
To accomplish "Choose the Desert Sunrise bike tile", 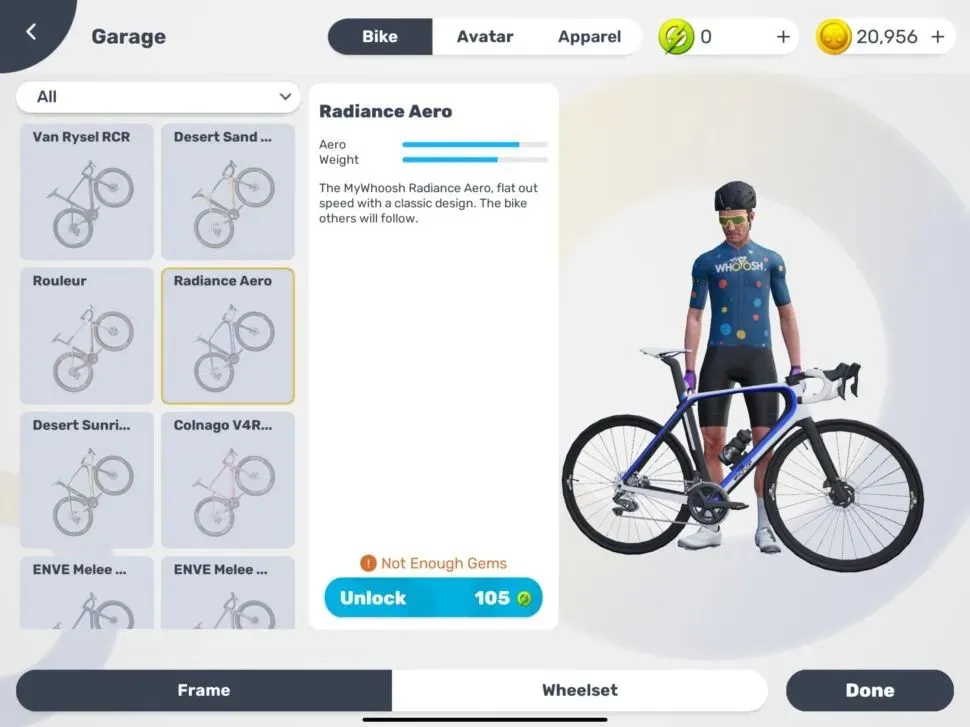I will (87, 480).
